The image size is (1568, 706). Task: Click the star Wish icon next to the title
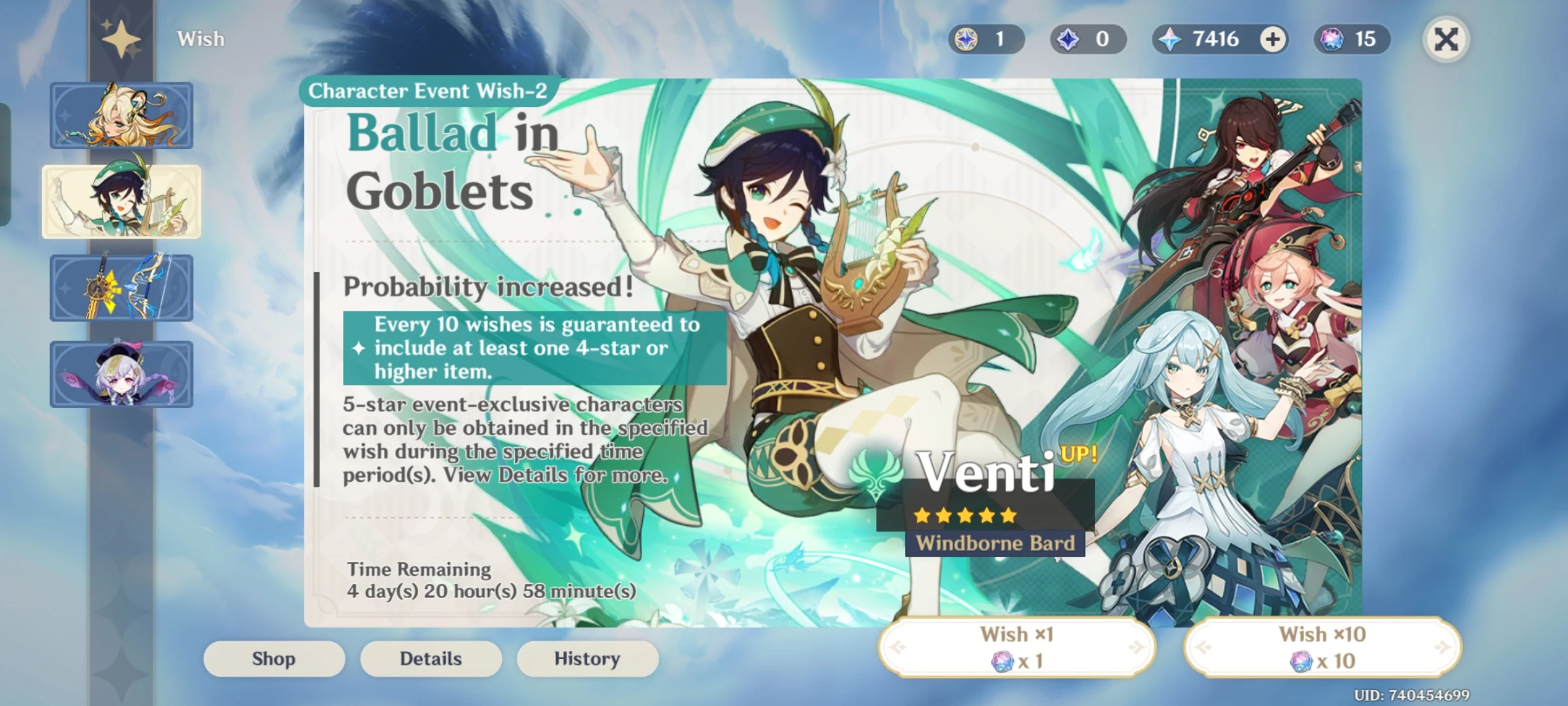coord(121,39)
